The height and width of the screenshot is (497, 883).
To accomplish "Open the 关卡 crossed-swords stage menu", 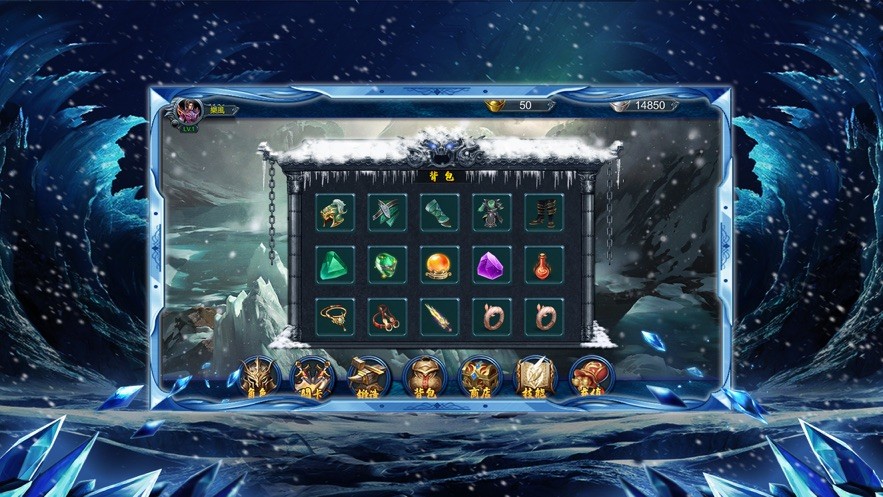I will coord(311,377).
